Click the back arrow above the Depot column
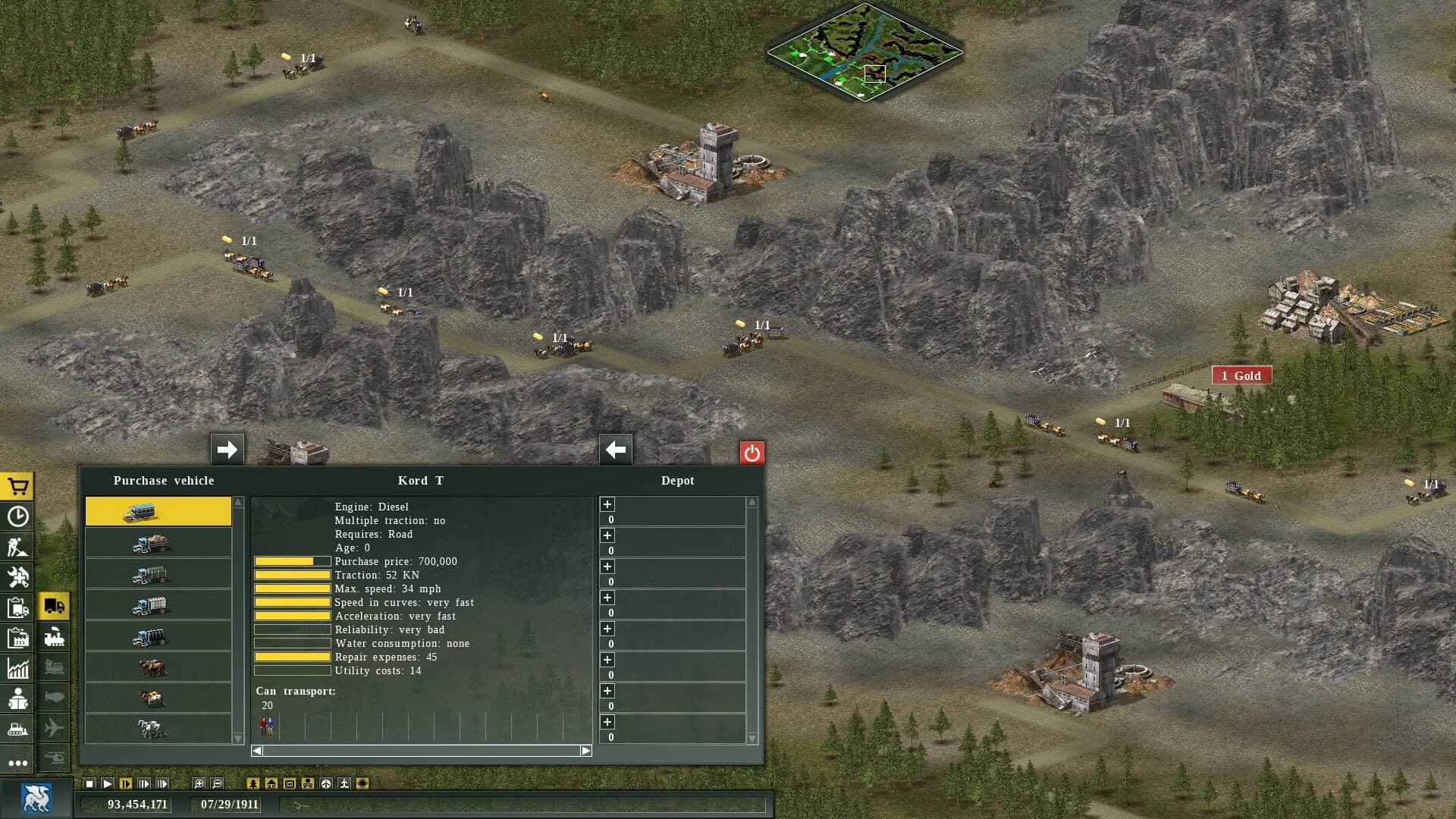Viewport: 1456px width, 819px height. click(x=614, y=450)
